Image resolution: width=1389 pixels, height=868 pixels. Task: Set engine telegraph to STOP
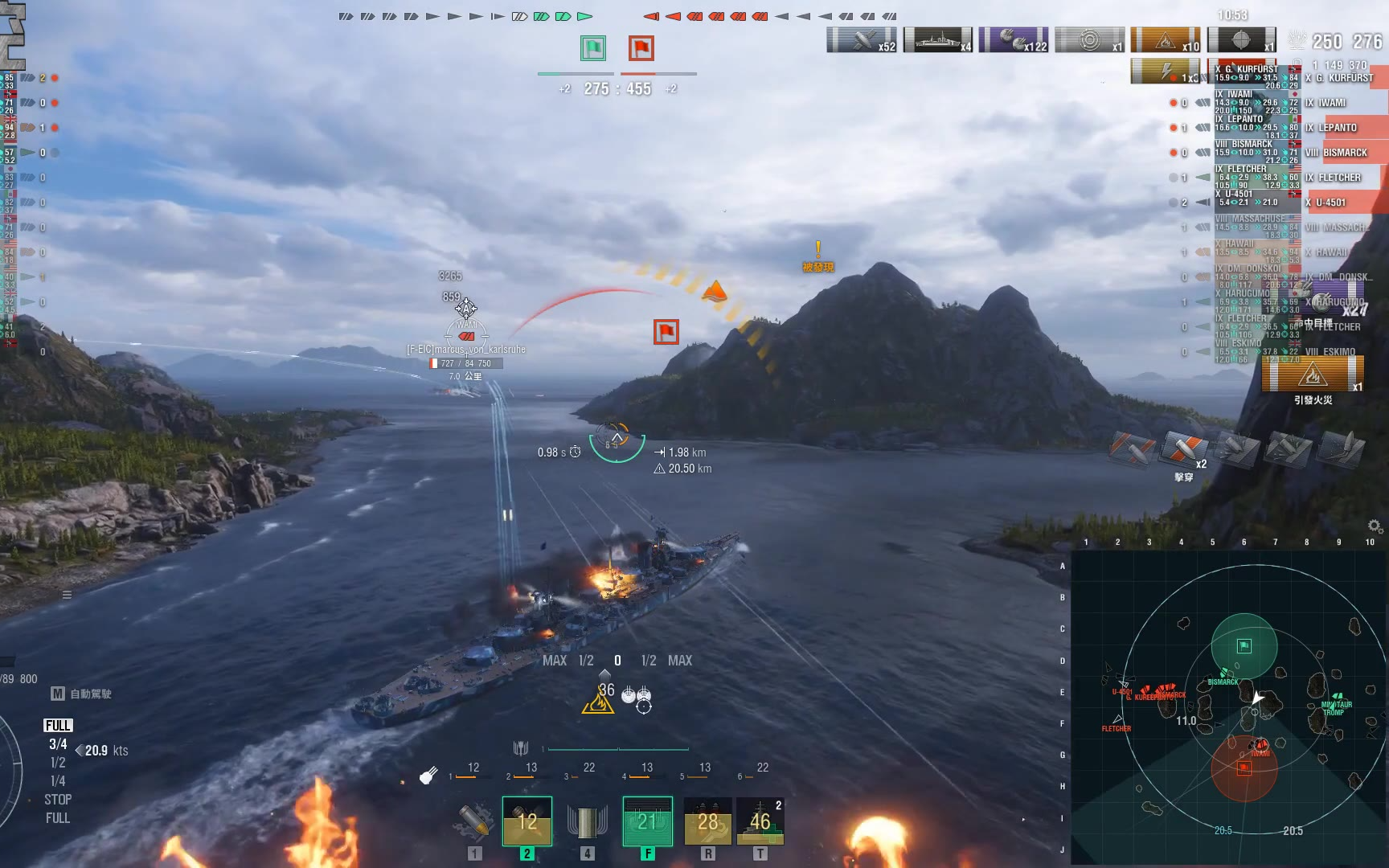click(x=58, y=800)
